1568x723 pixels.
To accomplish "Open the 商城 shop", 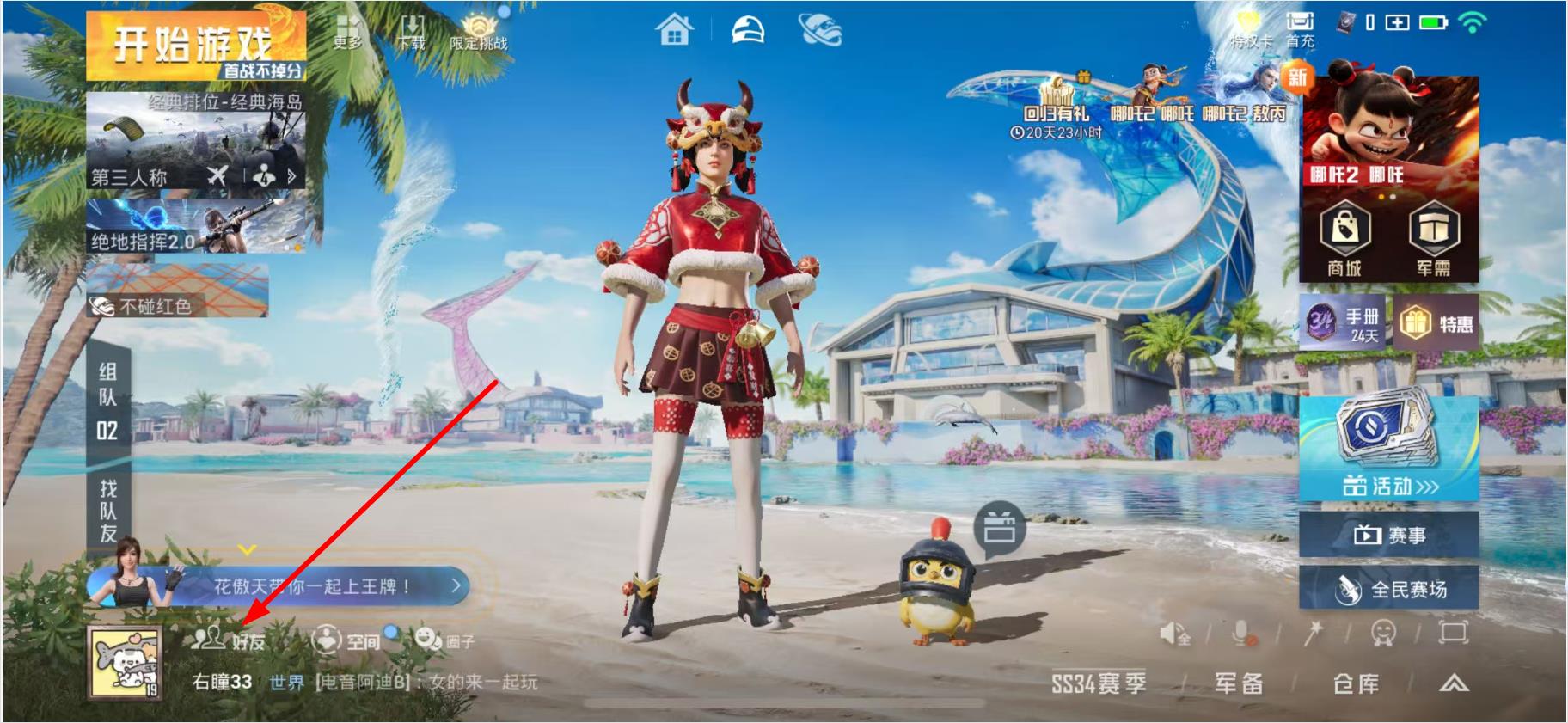I will pos(1344,238).
